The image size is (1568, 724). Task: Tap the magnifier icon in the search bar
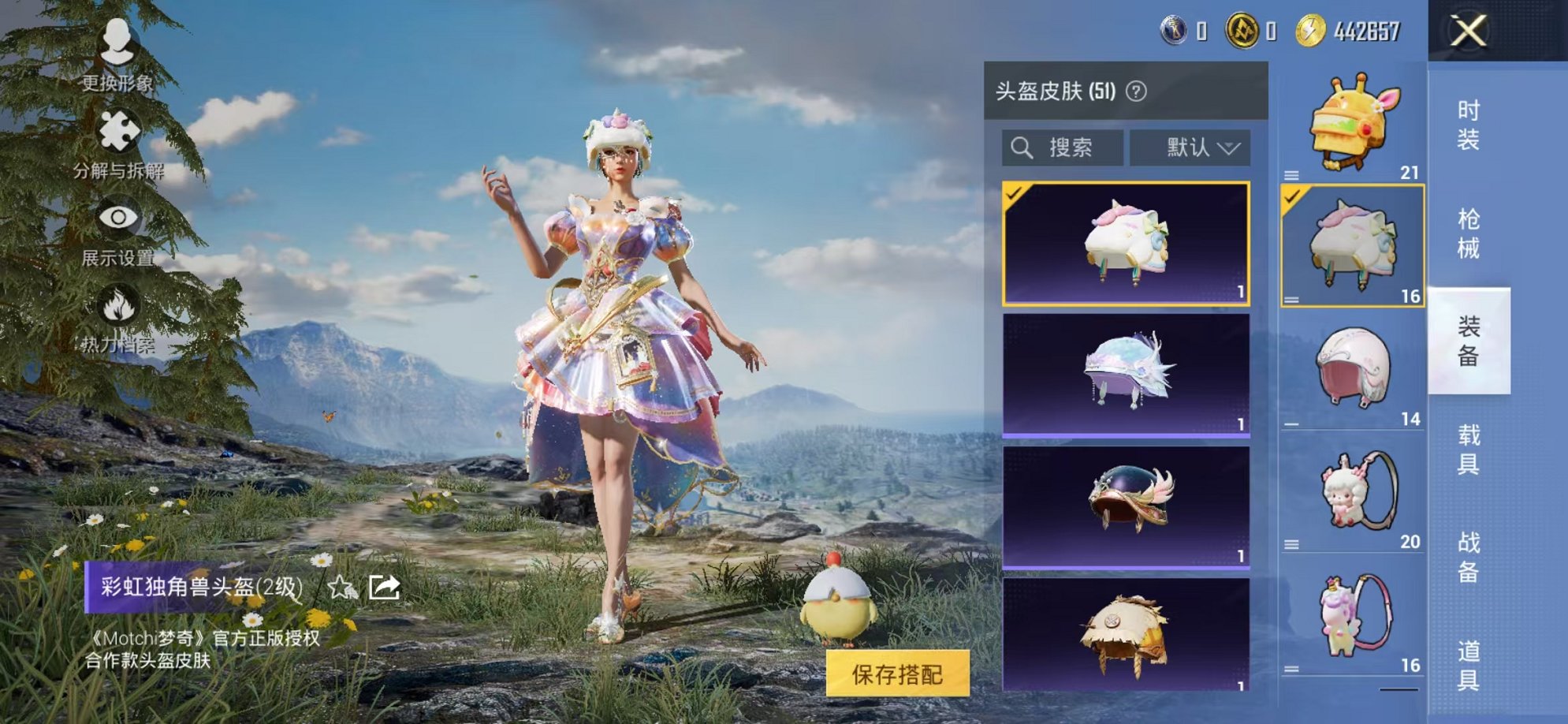[1023, 145]
